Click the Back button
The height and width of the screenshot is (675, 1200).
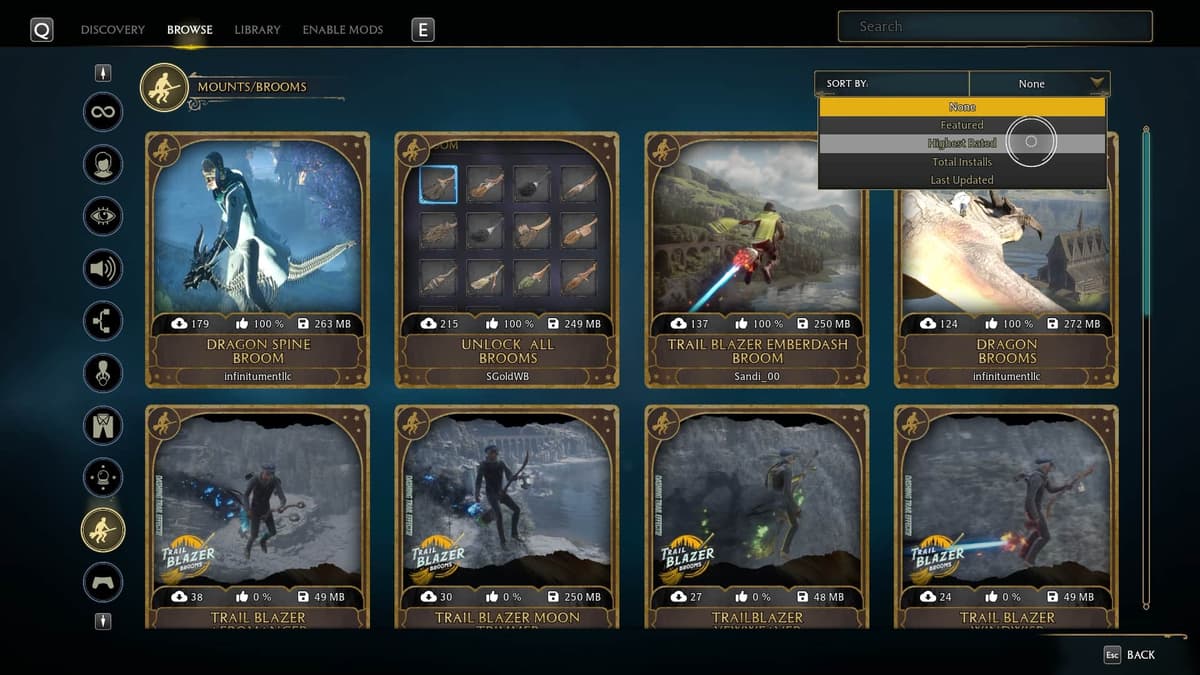(x=1129, y=655)
